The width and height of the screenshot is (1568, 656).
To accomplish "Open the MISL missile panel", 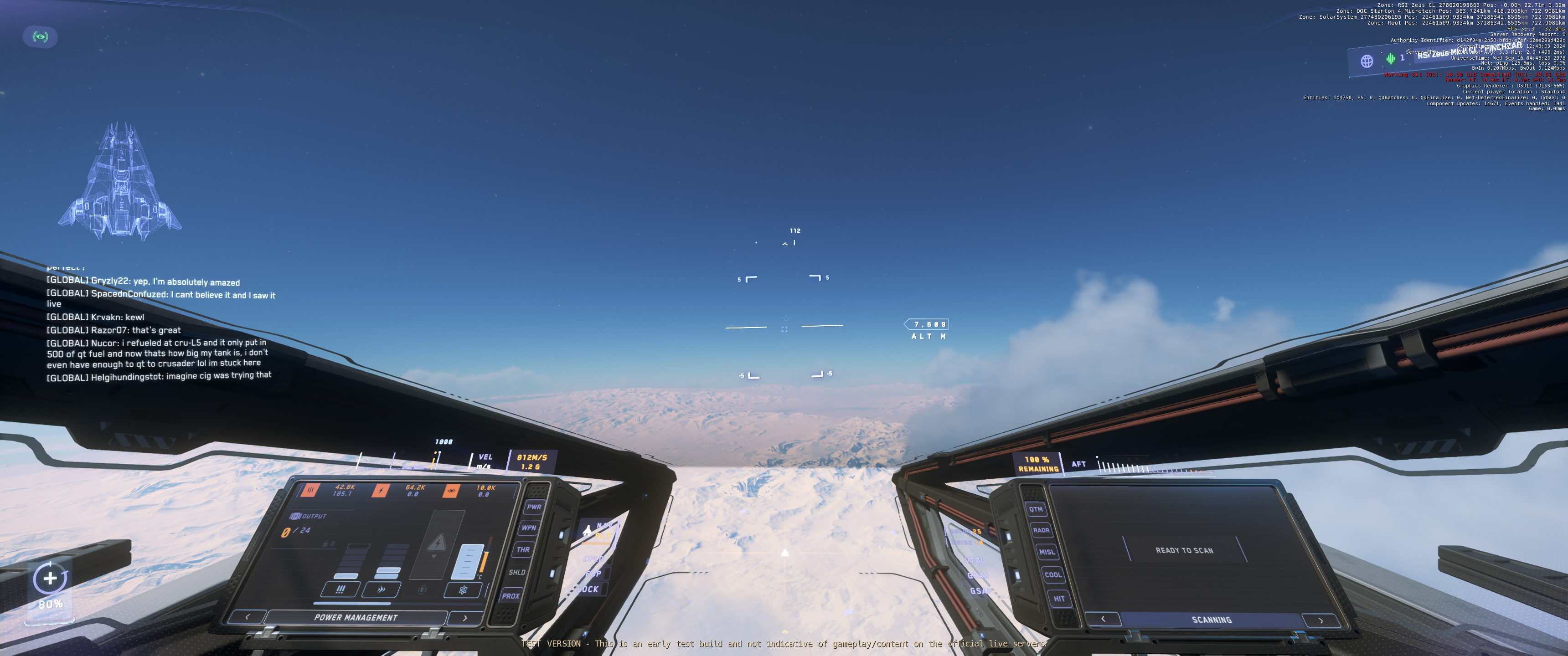I will tap(1047, 551).
